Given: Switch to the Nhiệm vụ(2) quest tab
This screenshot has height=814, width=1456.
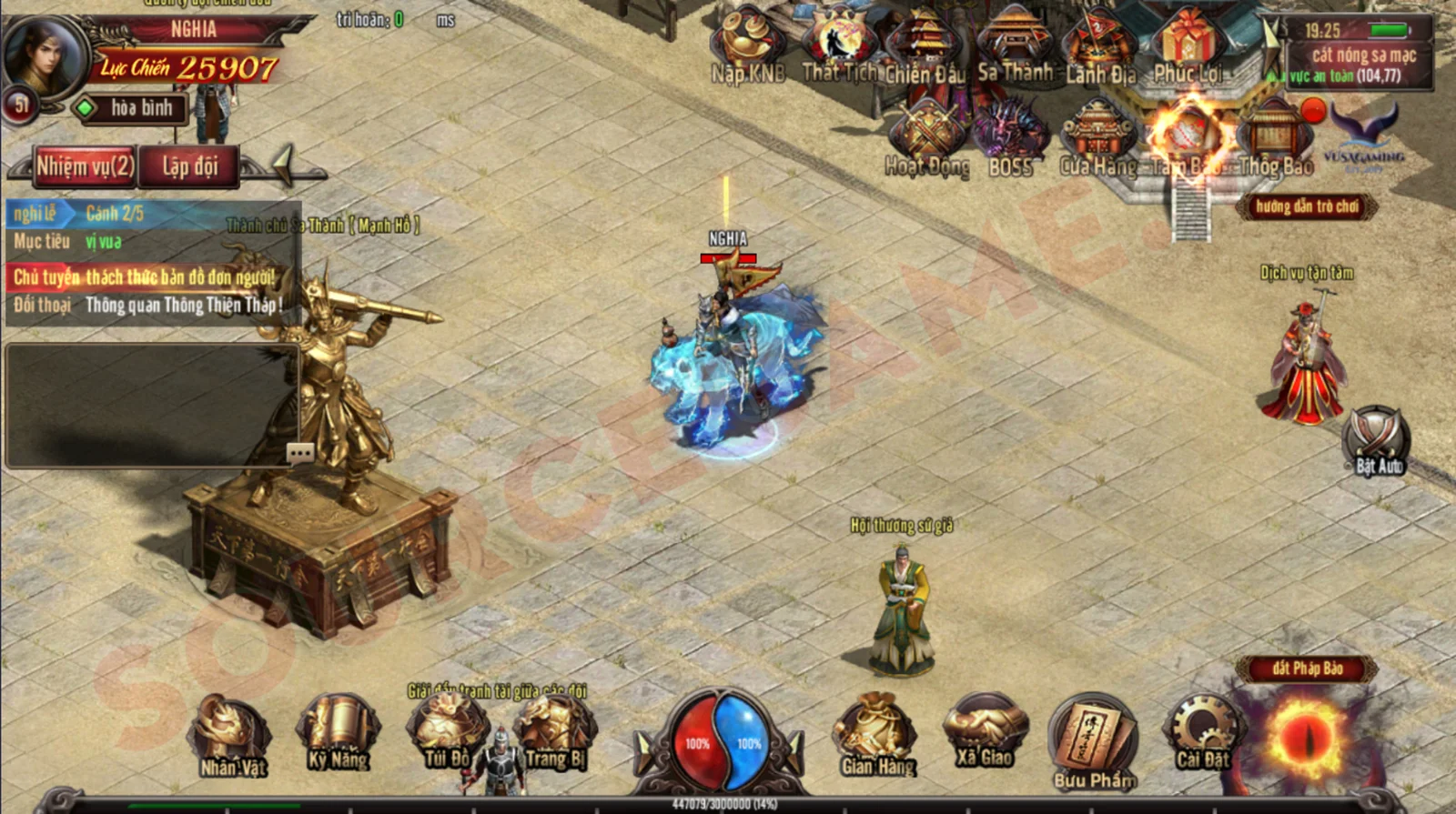Looking at the screenshot, I should click(x=85, y=166).
